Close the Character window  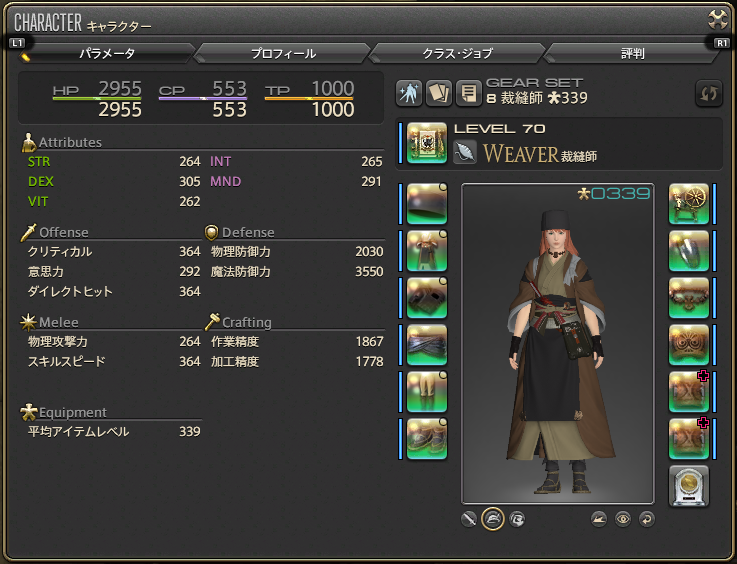(x=718, y=19)
